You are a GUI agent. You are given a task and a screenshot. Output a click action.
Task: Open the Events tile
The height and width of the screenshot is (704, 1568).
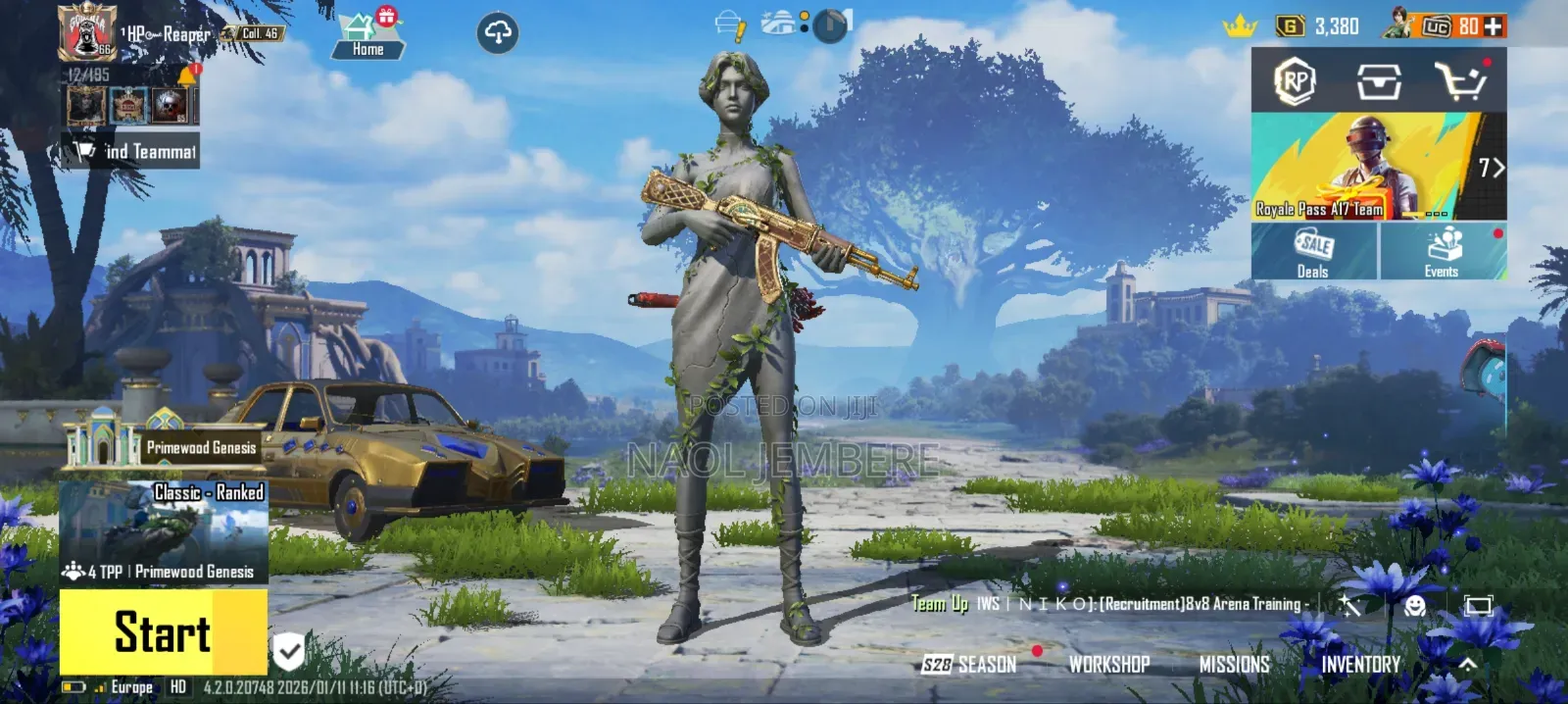[x=1443, y=252]
